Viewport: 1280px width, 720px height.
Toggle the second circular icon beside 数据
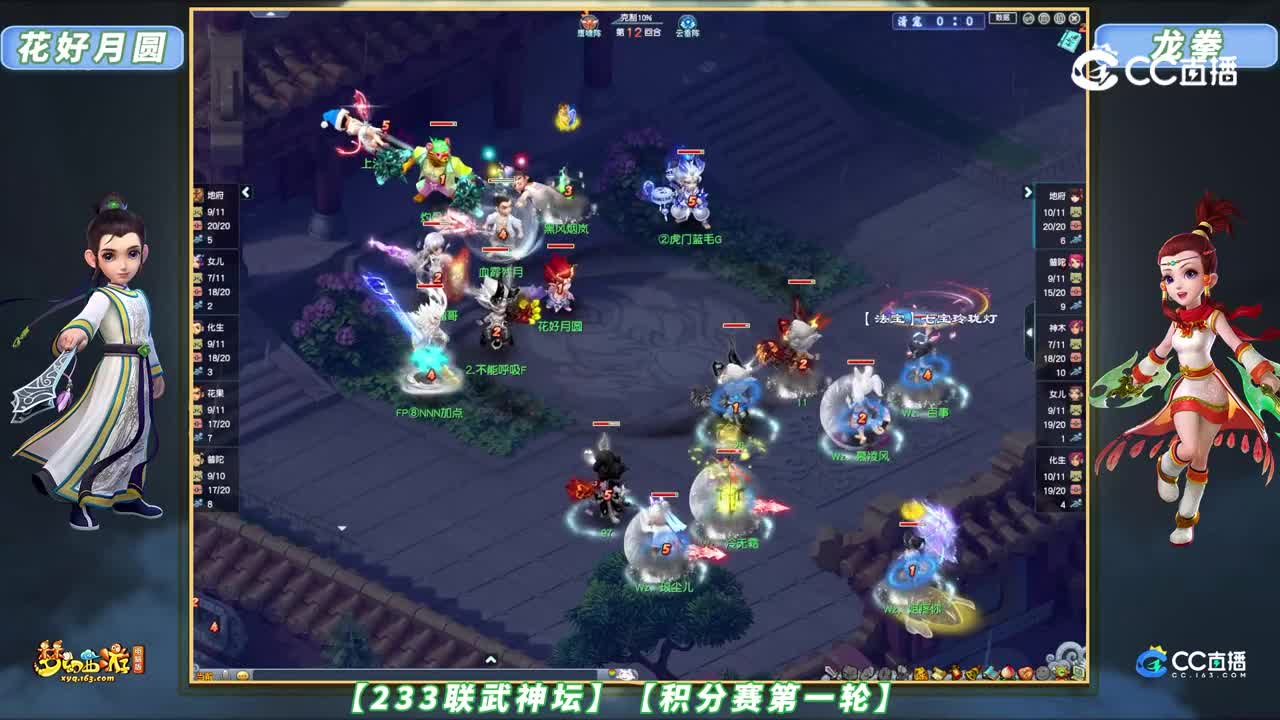[x=1043, y=18]
